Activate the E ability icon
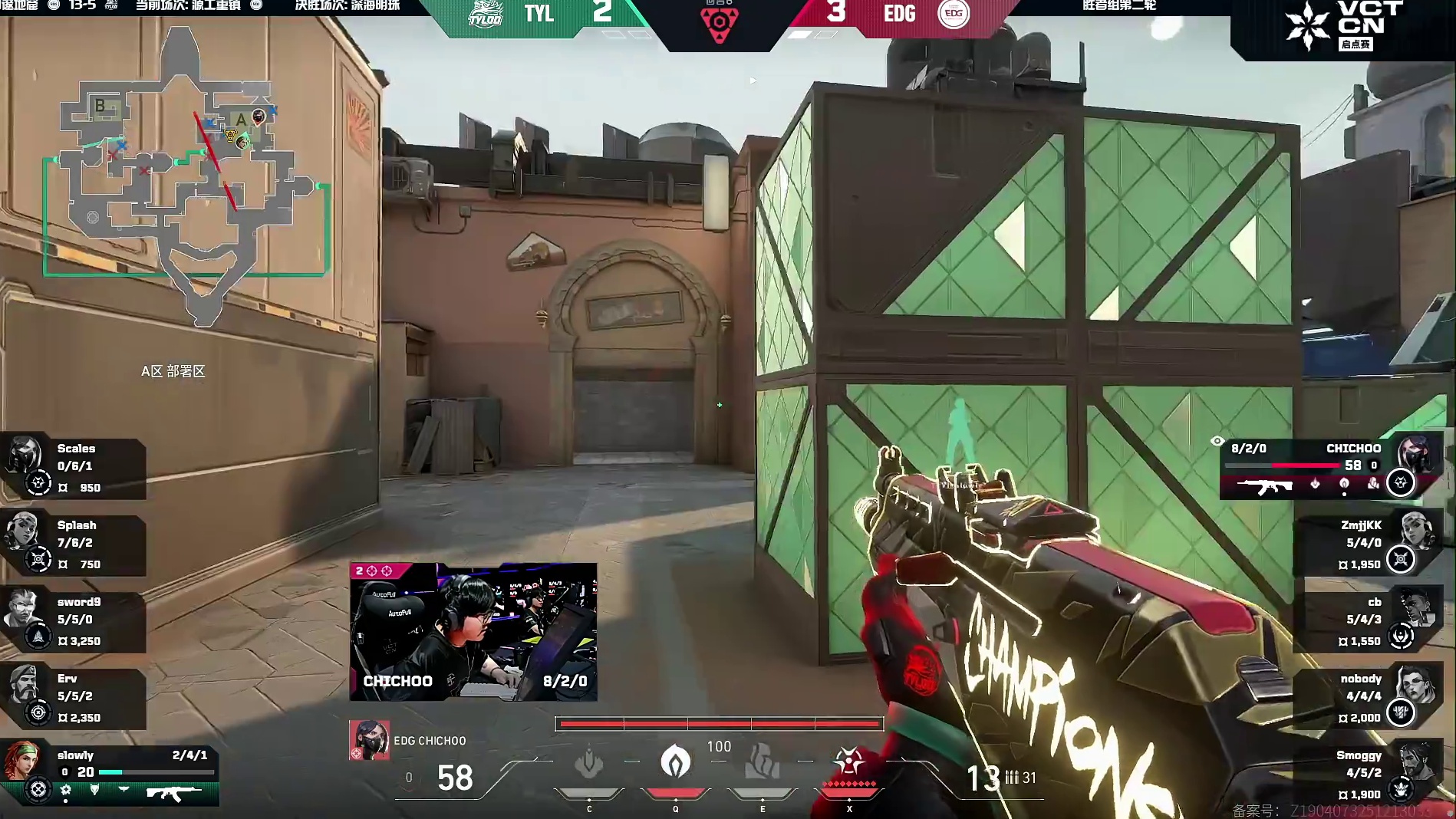 click(763, 762)
